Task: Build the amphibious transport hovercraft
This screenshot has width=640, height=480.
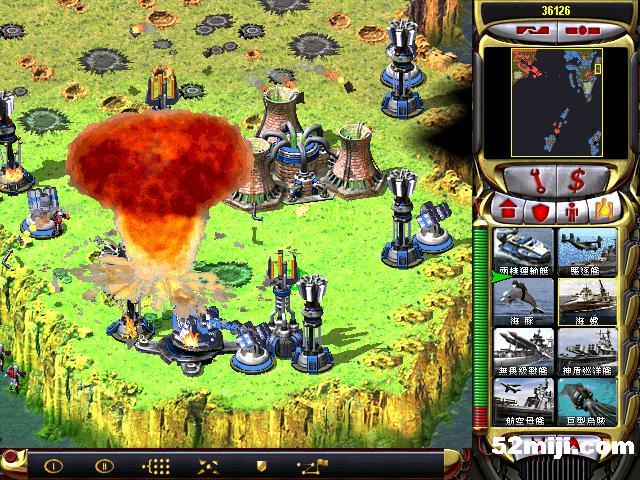Action: (524, 250)
